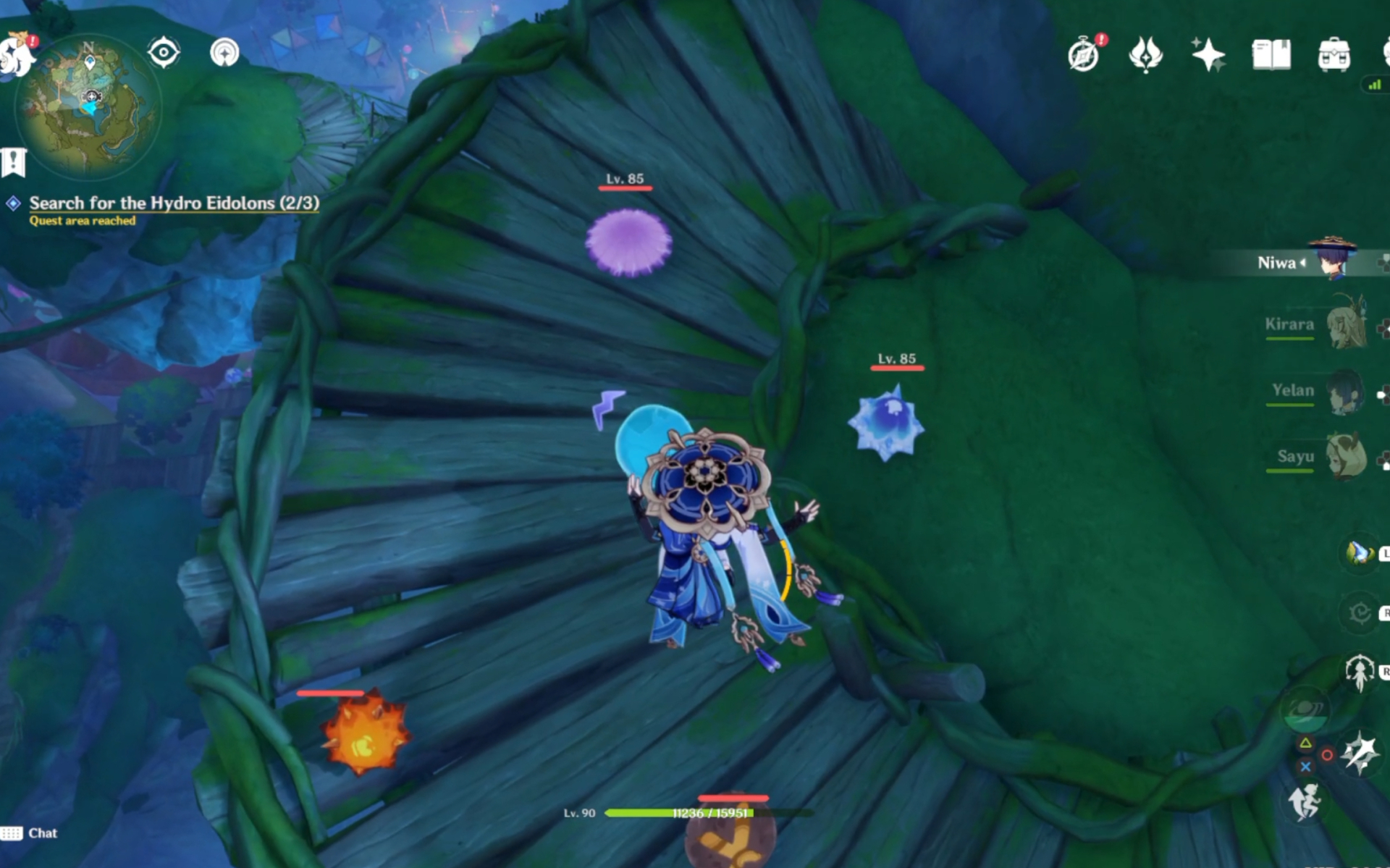The width and height of the screenshot is (1390, 868).
Task: Open the Wish menu star icon
Action: pyautogui.click(x=1208, y=52)
